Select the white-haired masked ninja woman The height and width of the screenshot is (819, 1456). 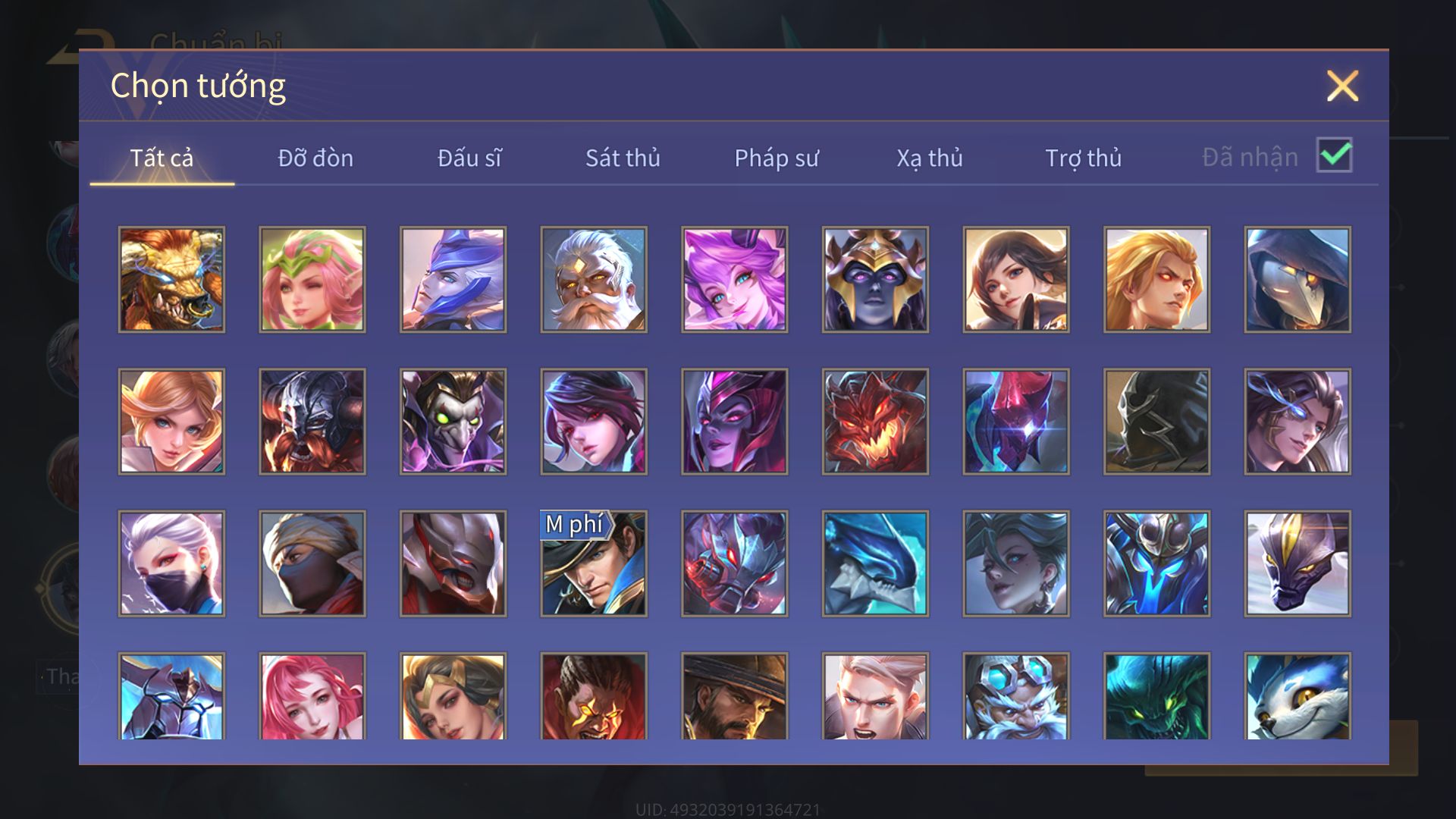[x=171, y=563]
